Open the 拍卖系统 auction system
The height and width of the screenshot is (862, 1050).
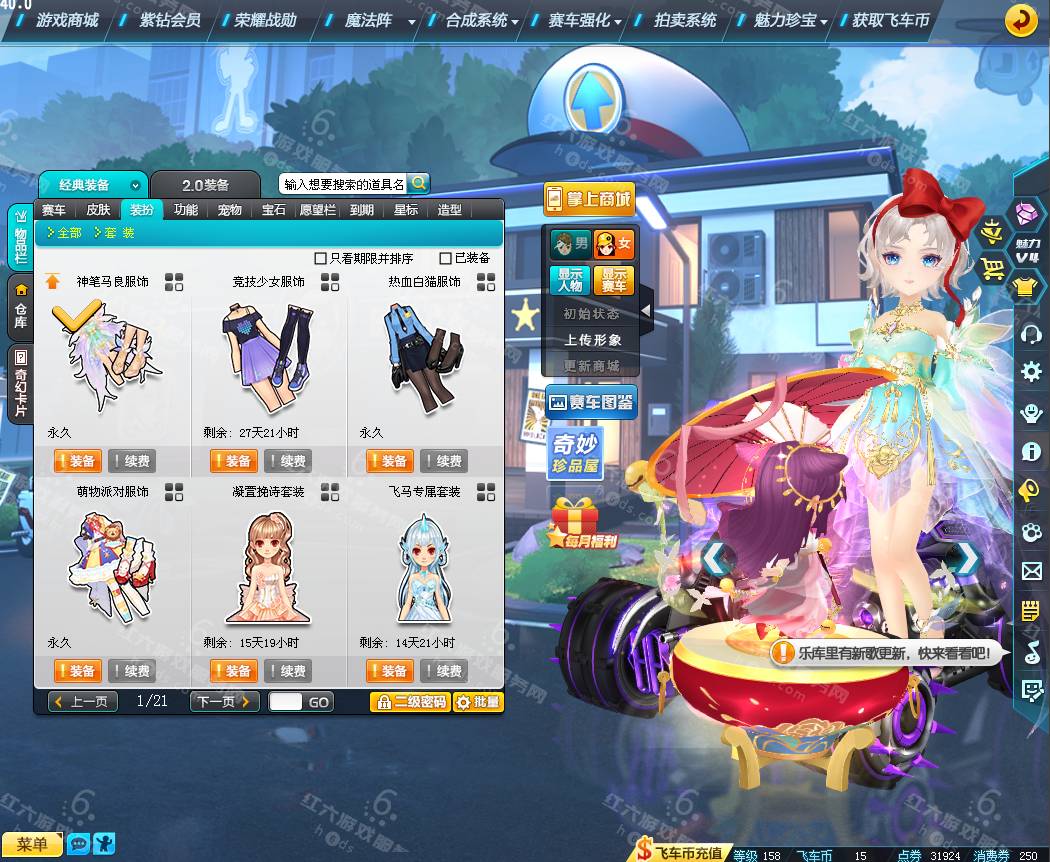685,20
